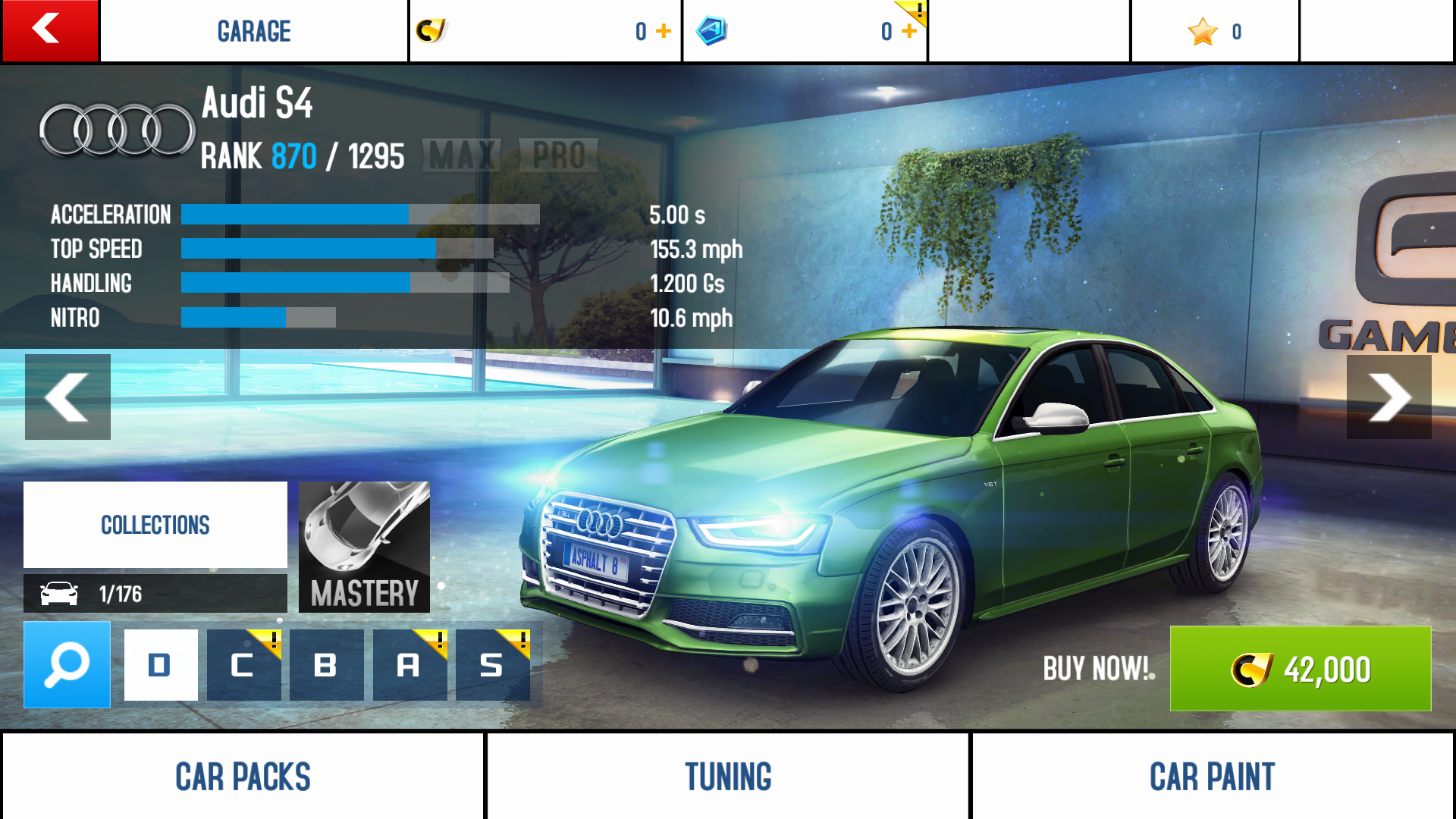
Task: Go back using the red arrow button
Action: tap(50, 30)
